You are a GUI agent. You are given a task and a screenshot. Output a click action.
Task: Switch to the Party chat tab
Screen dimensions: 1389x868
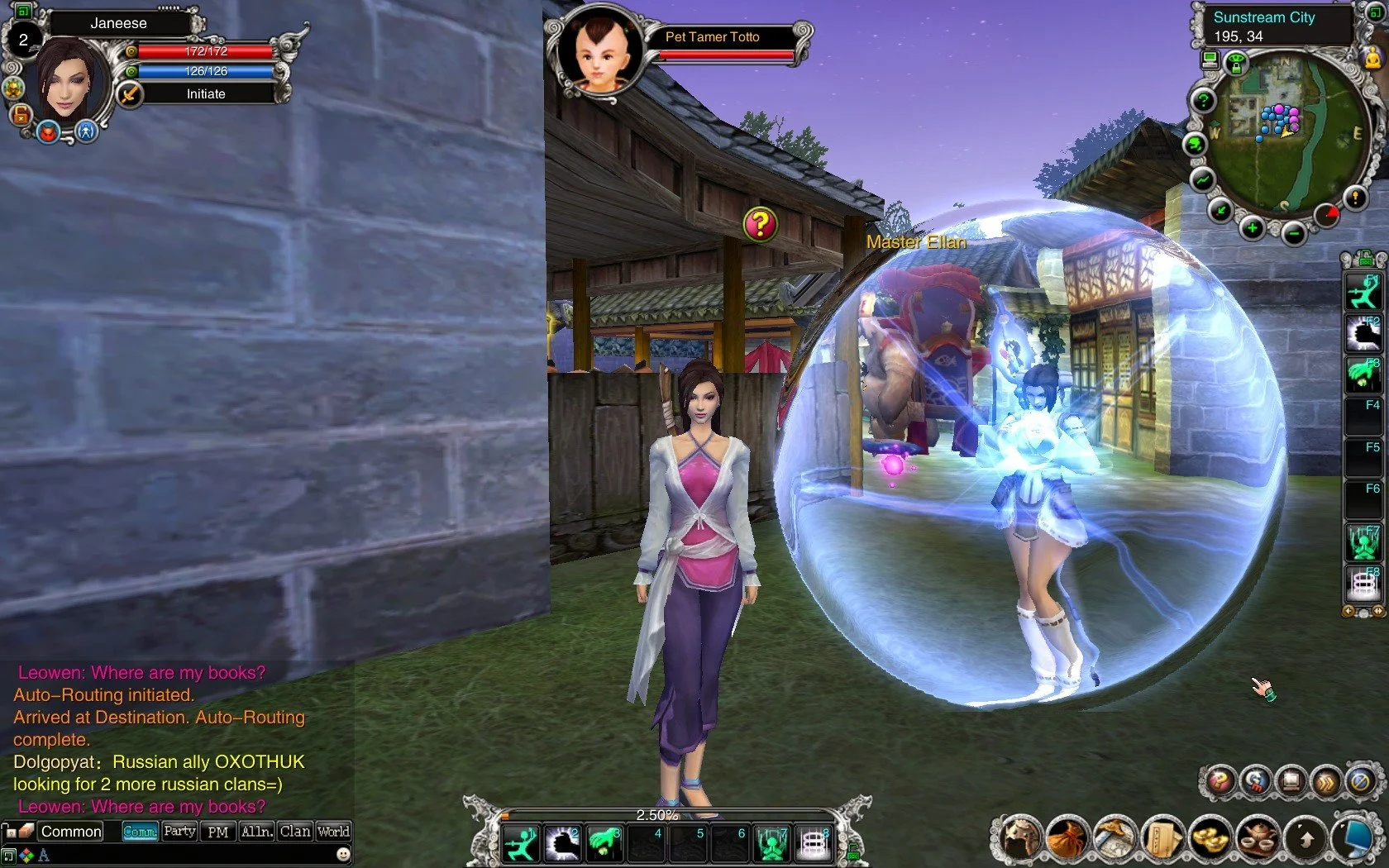coord(179,831)
